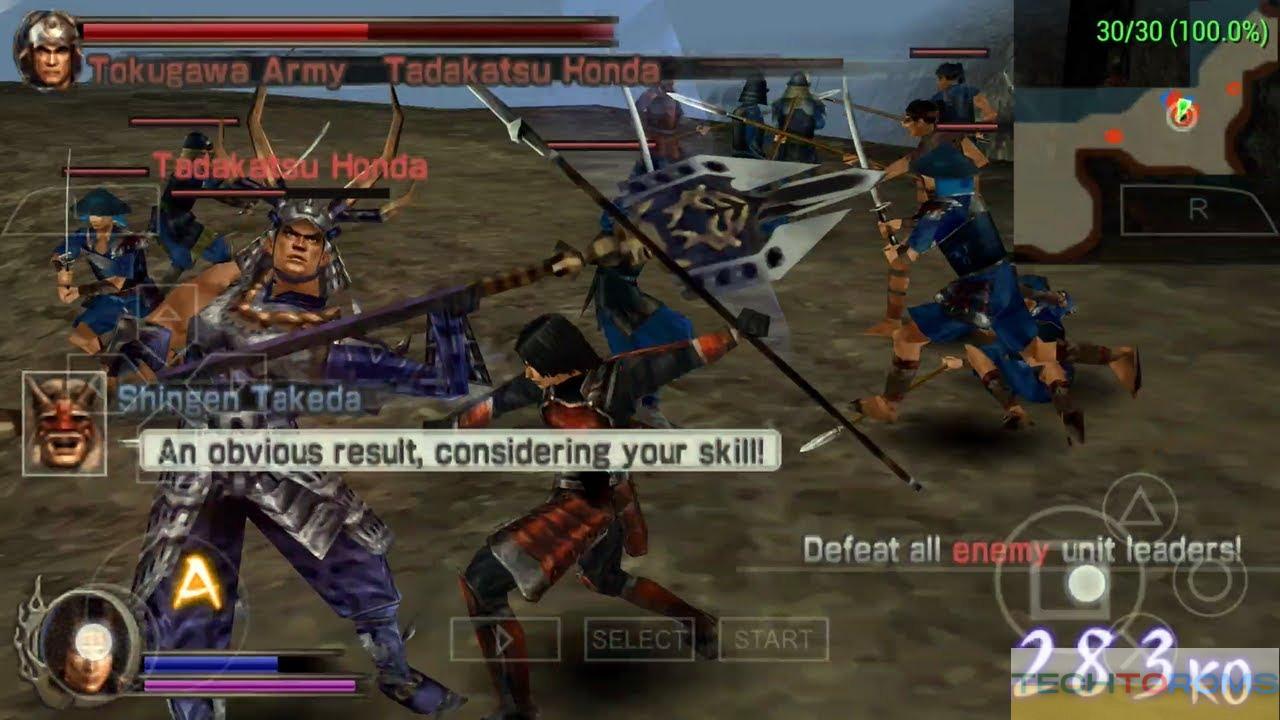Toggle the fast-forward arrow button

click(x=504, y=639)
